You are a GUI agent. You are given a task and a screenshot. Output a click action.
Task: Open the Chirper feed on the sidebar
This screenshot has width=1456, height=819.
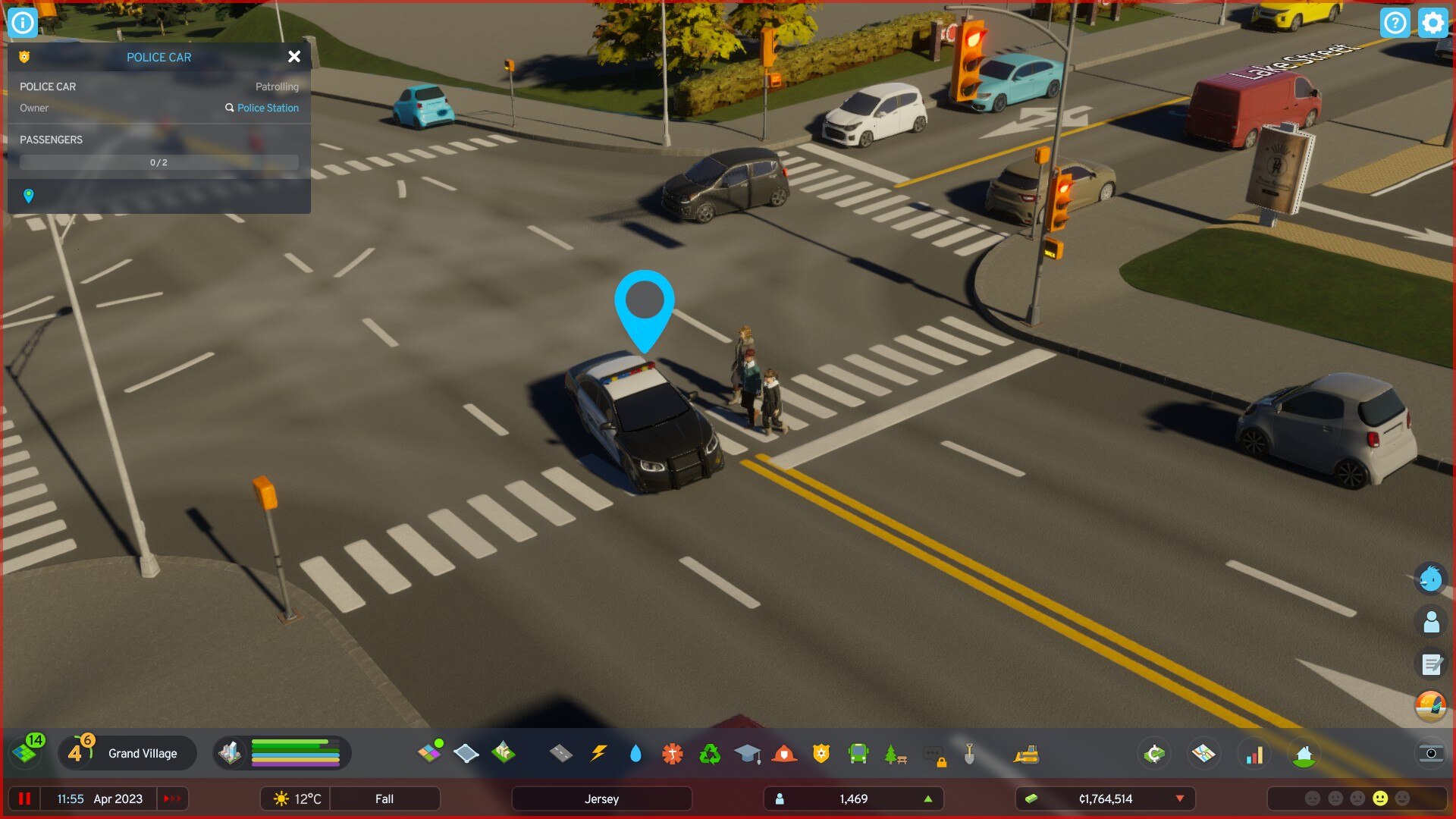pyautogui.click(x=1430, y=579)
